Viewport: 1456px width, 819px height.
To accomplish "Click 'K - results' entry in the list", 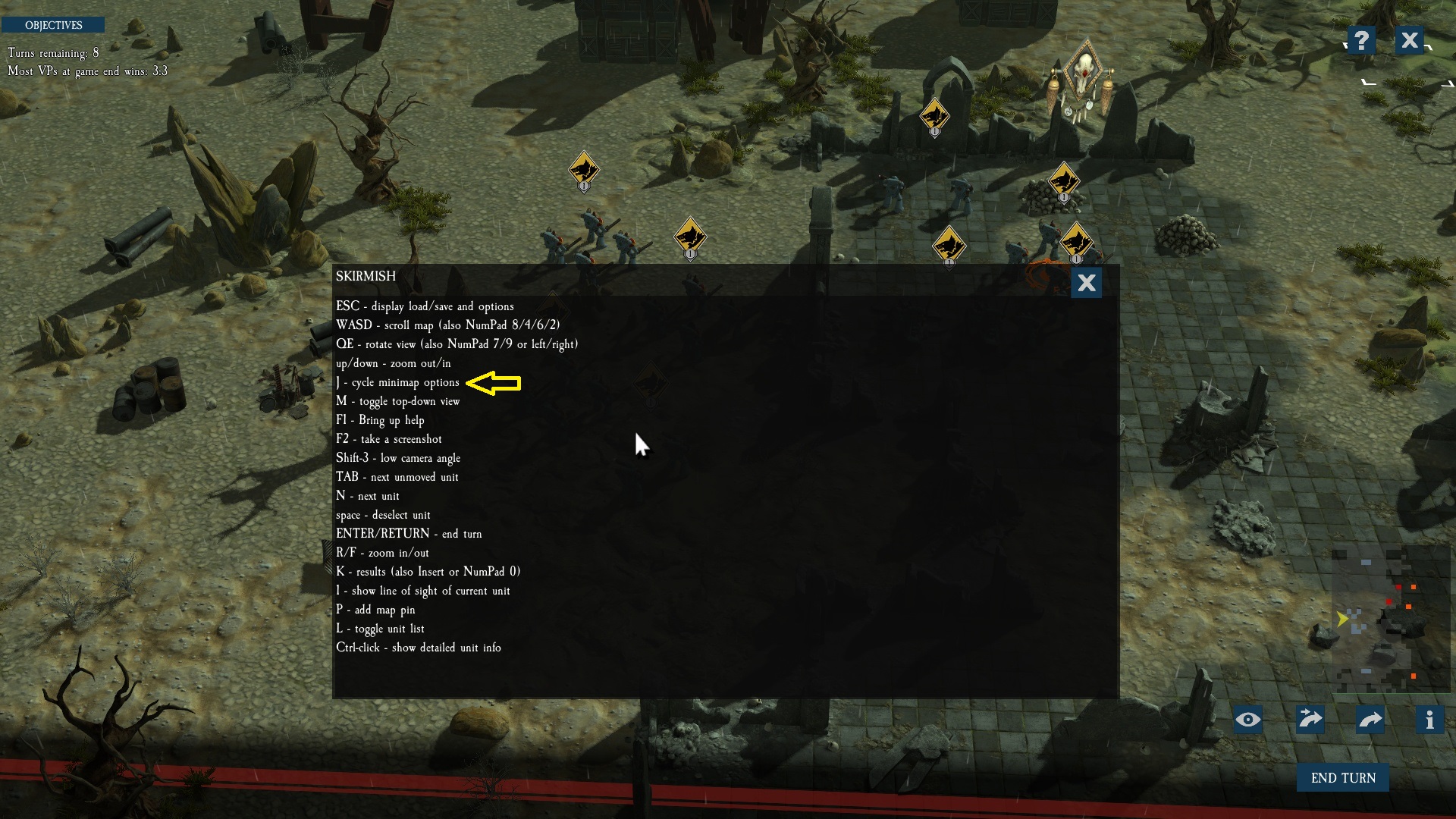I will [x=429, y=572].
